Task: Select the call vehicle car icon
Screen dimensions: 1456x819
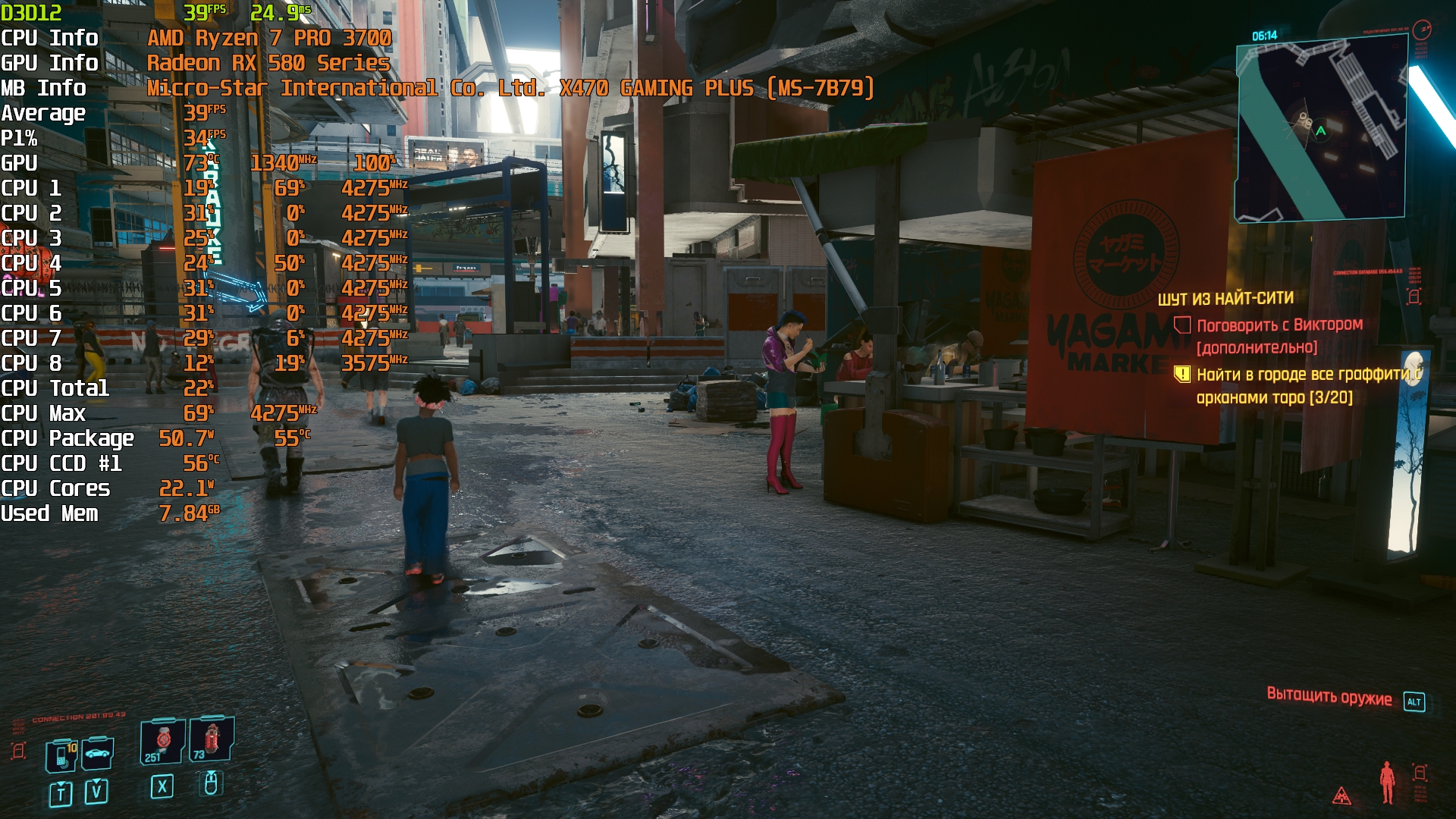Action: point(97,753)
